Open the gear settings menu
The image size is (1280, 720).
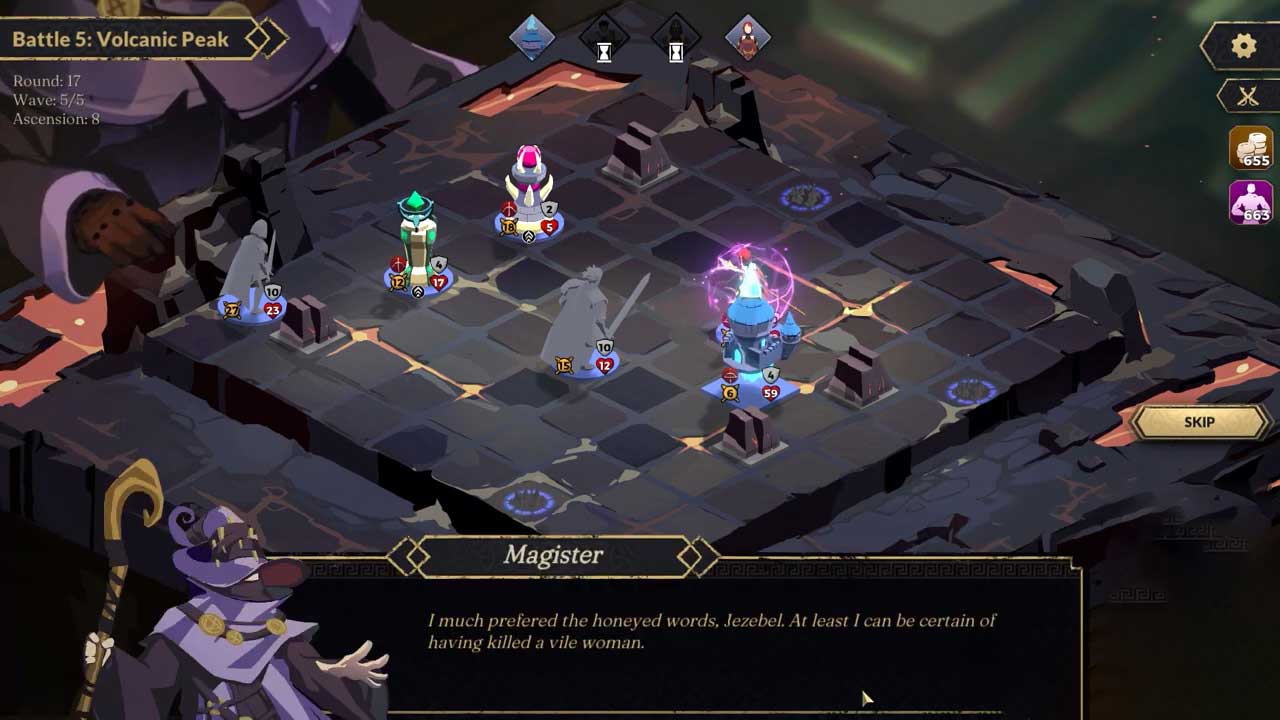[1243, 46]
